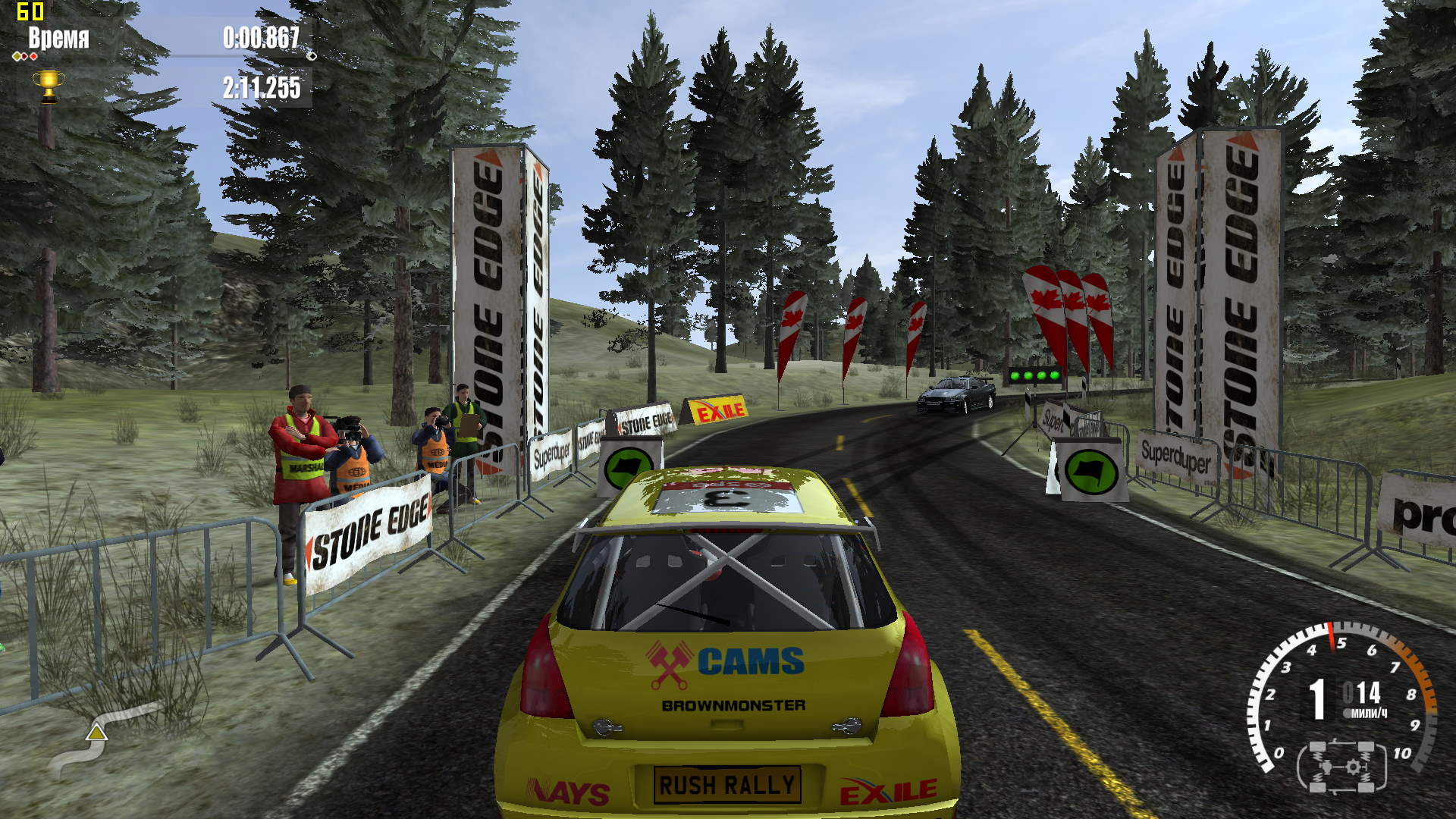1456x819 pixels.
Task: Click the gold trophy icon
Action: pos(48,85)
